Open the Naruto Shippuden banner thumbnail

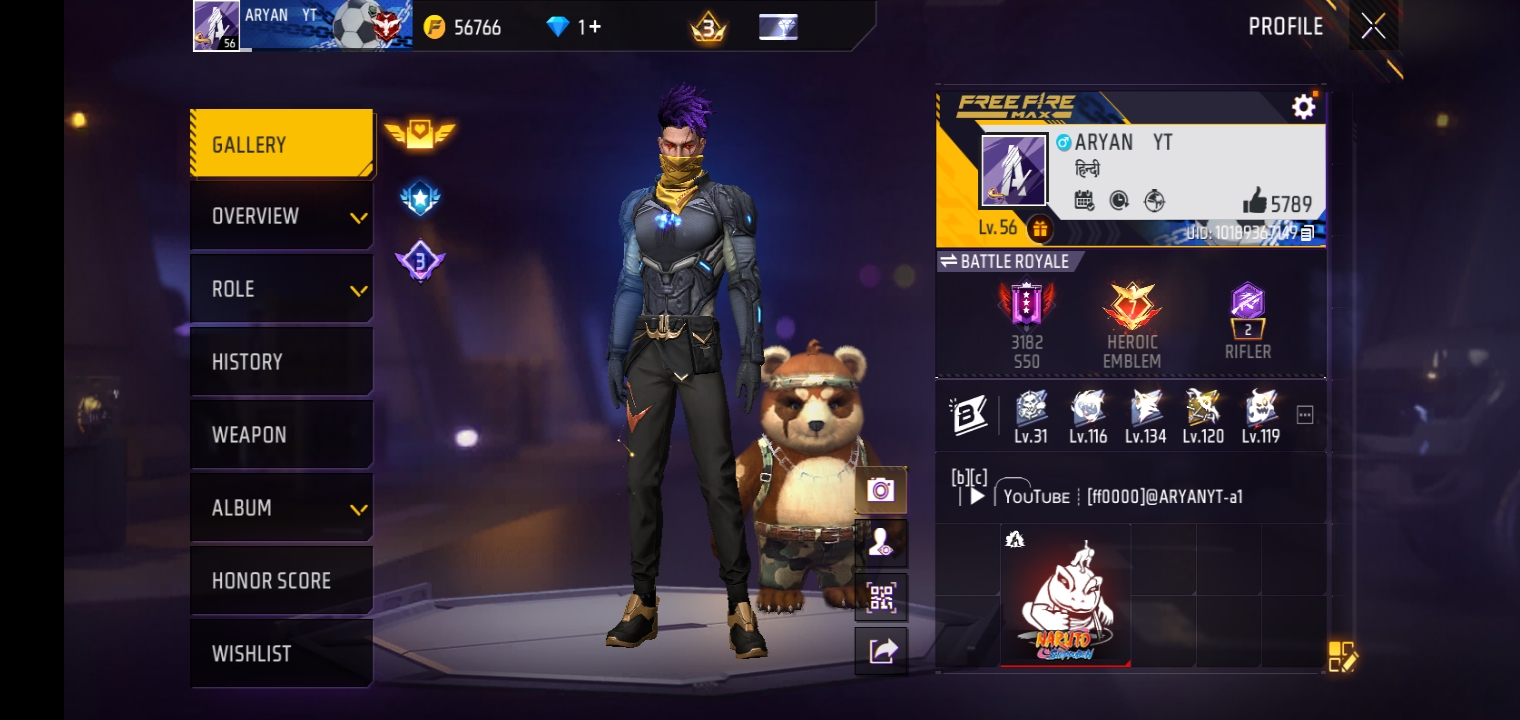pyautogui.click(x=1065, y=597)
